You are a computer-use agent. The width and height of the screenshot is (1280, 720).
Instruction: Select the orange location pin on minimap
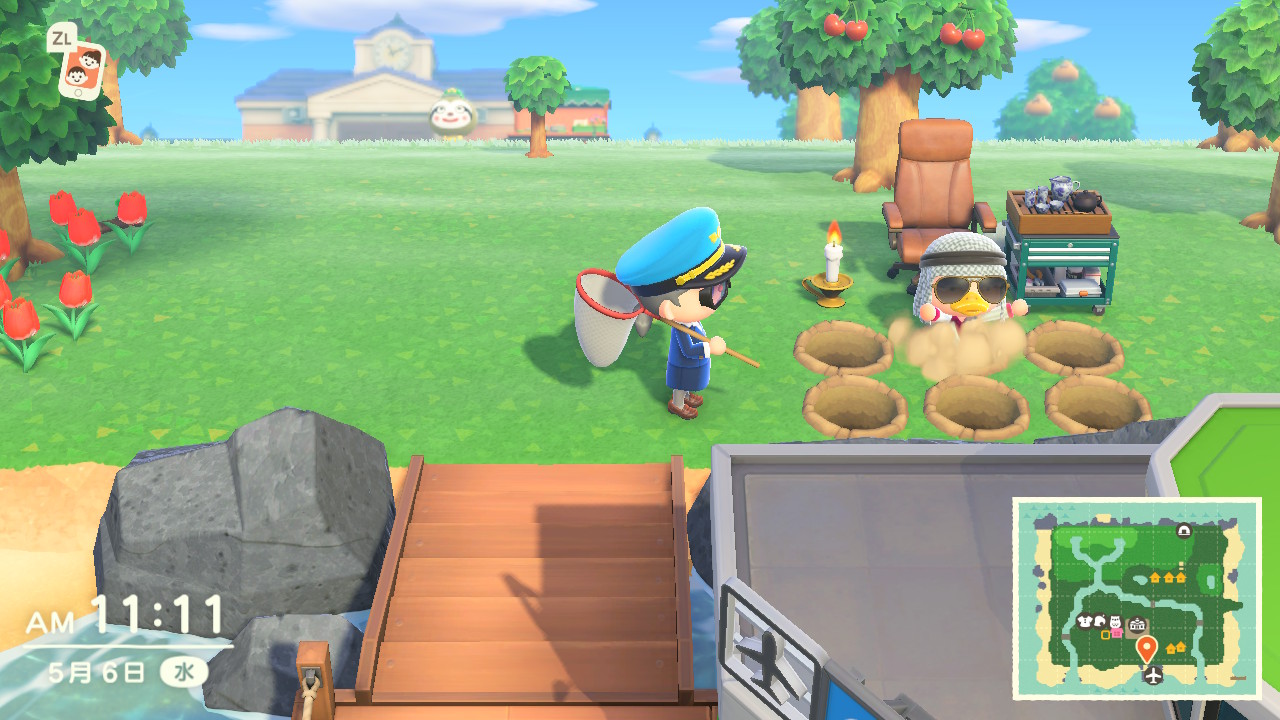coord(1147,648)
